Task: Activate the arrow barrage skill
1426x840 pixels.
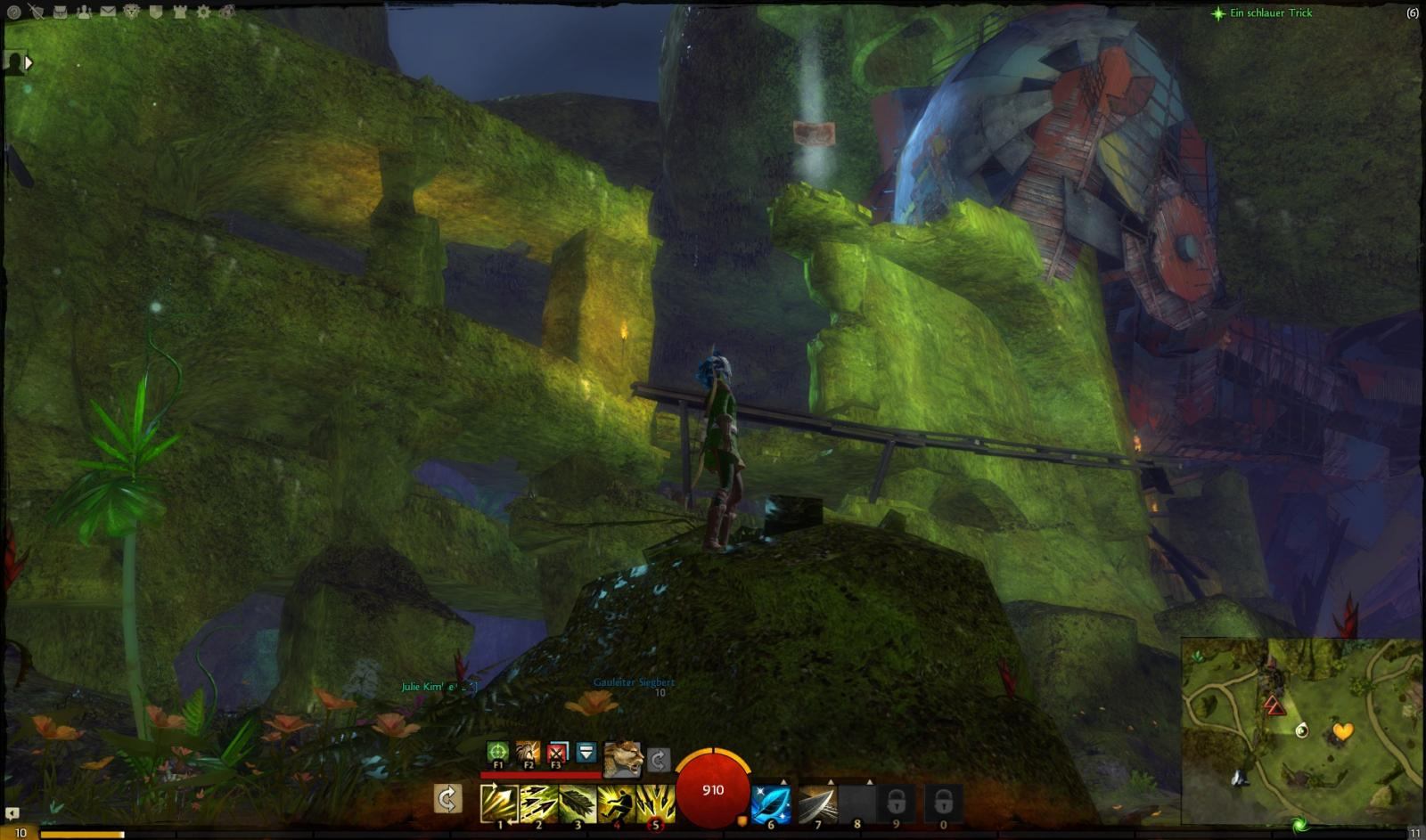Action: click(655, 803)
